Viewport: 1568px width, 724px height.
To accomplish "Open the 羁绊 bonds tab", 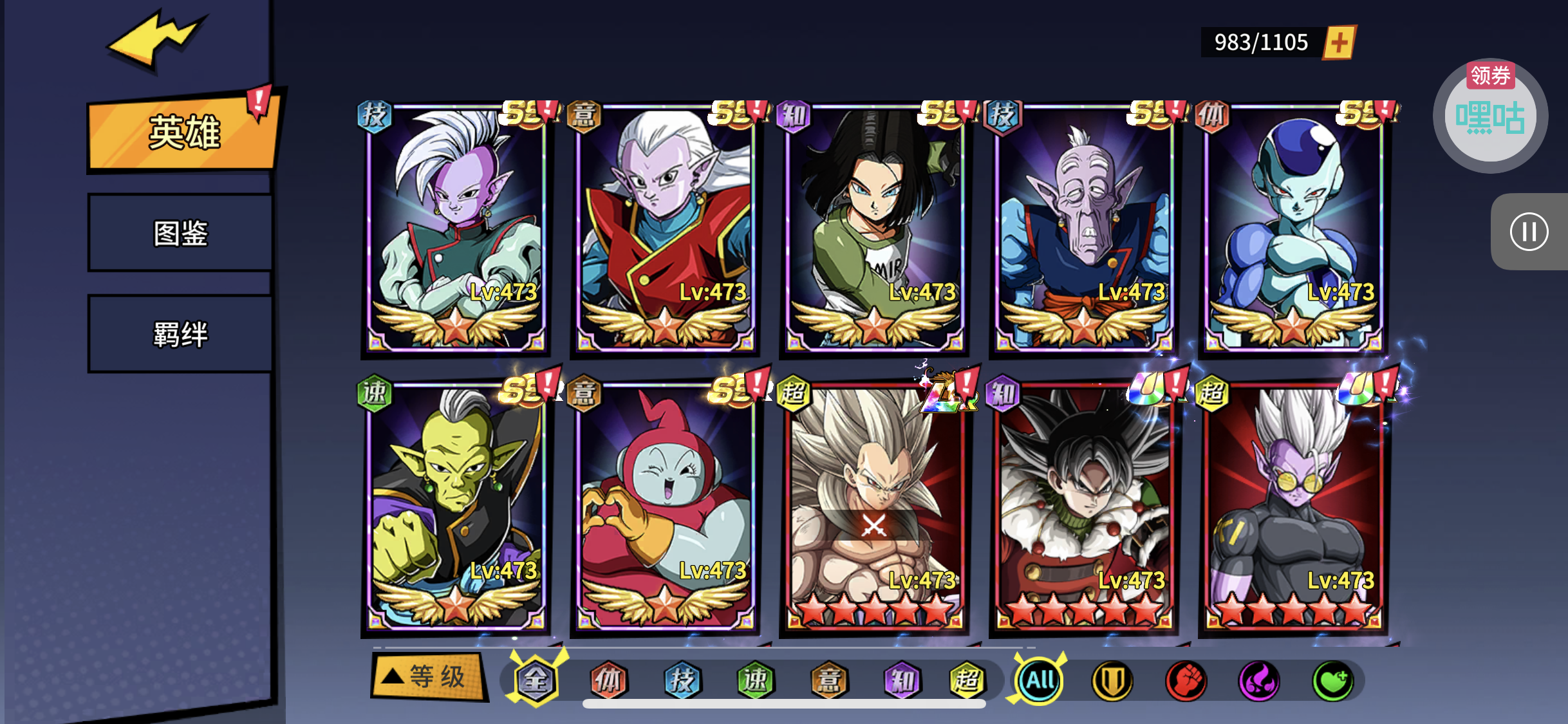I will click(180, 334).
